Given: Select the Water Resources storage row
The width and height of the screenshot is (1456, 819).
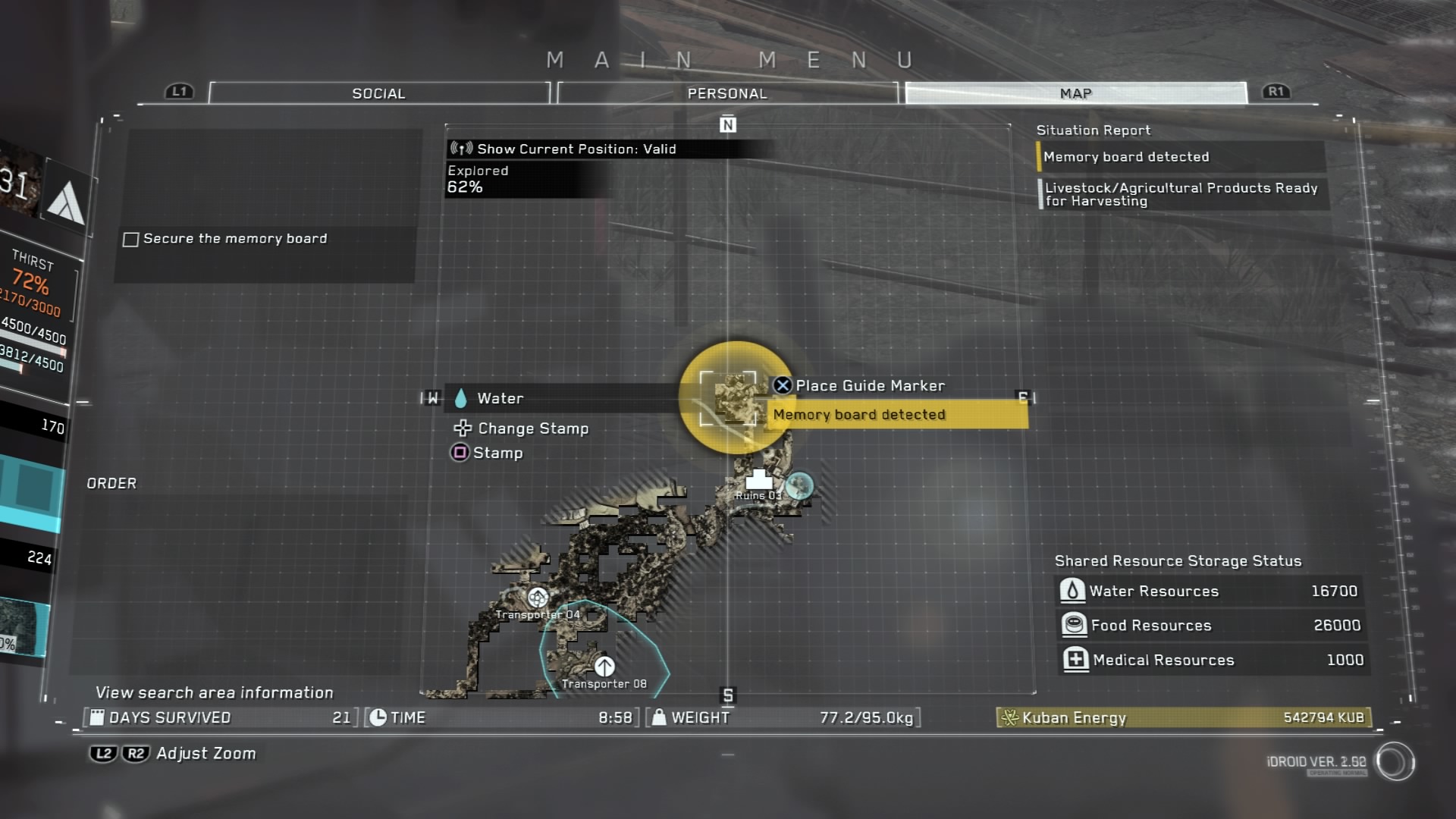Looking at the screenshot, I should 1210,591.
